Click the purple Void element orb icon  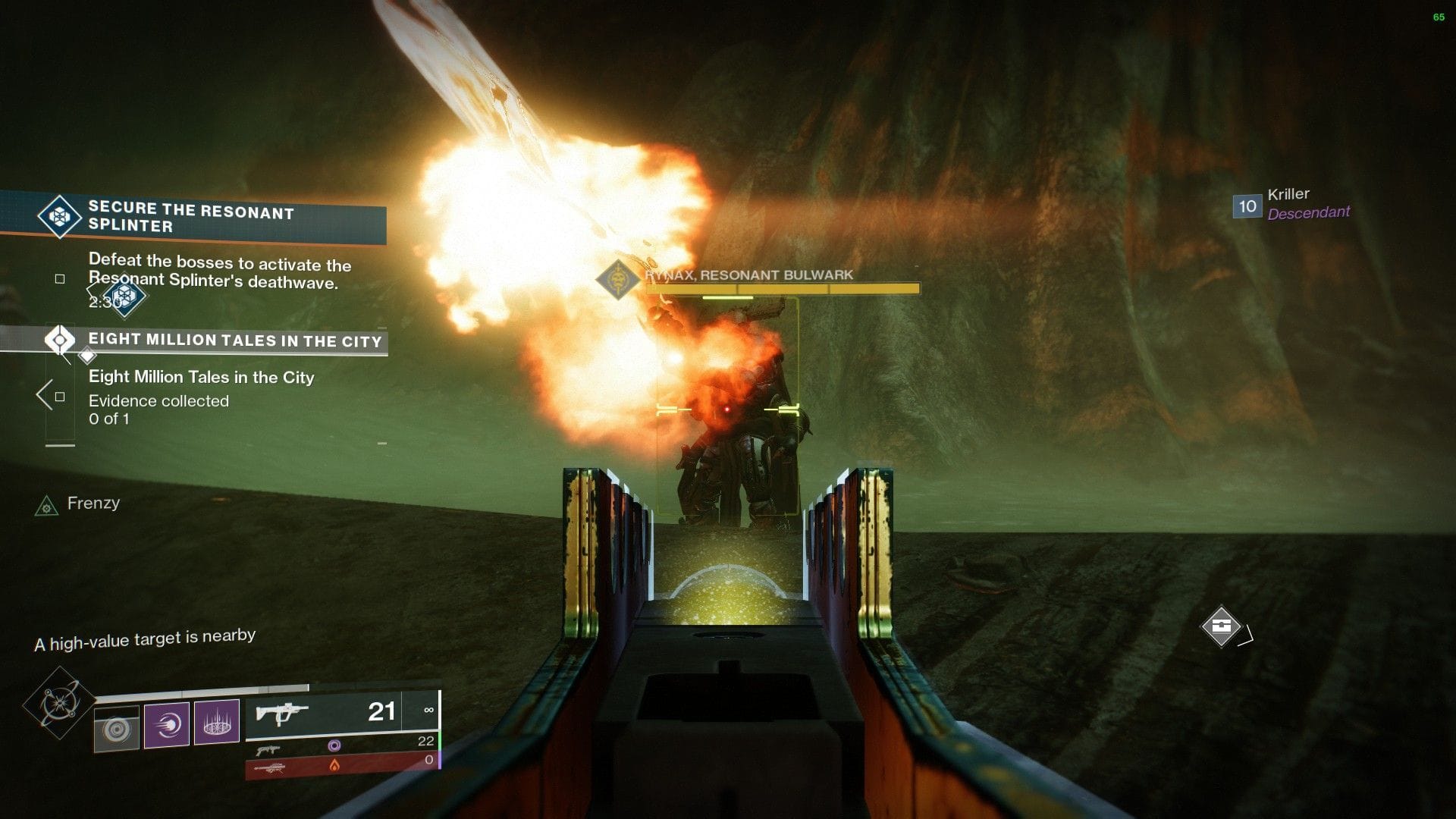pos(335,745)
